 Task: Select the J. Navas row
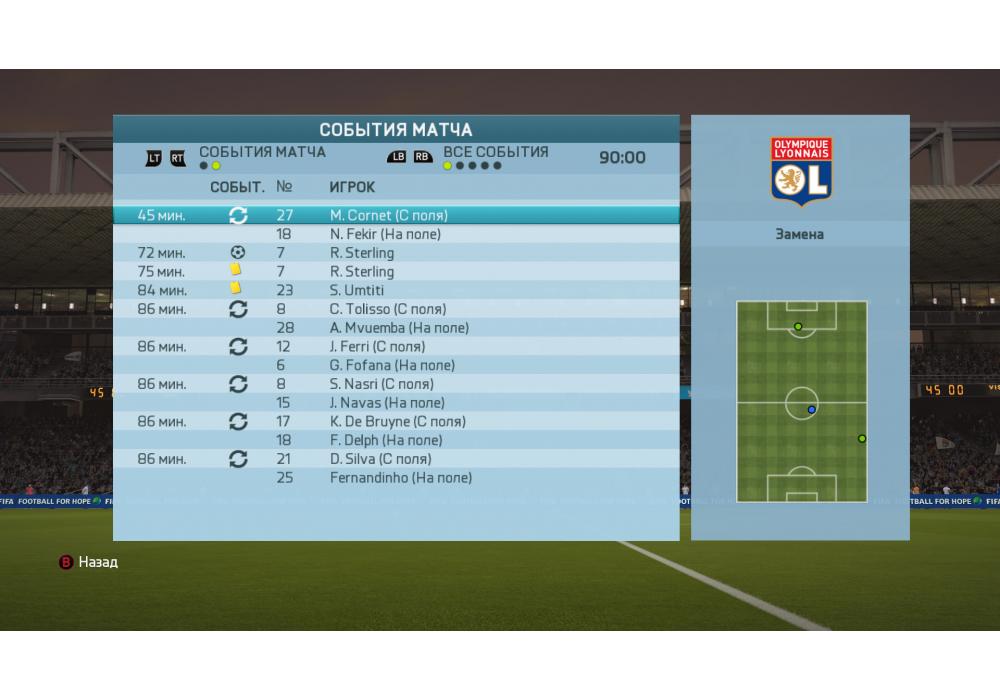(x=395, y=403)
